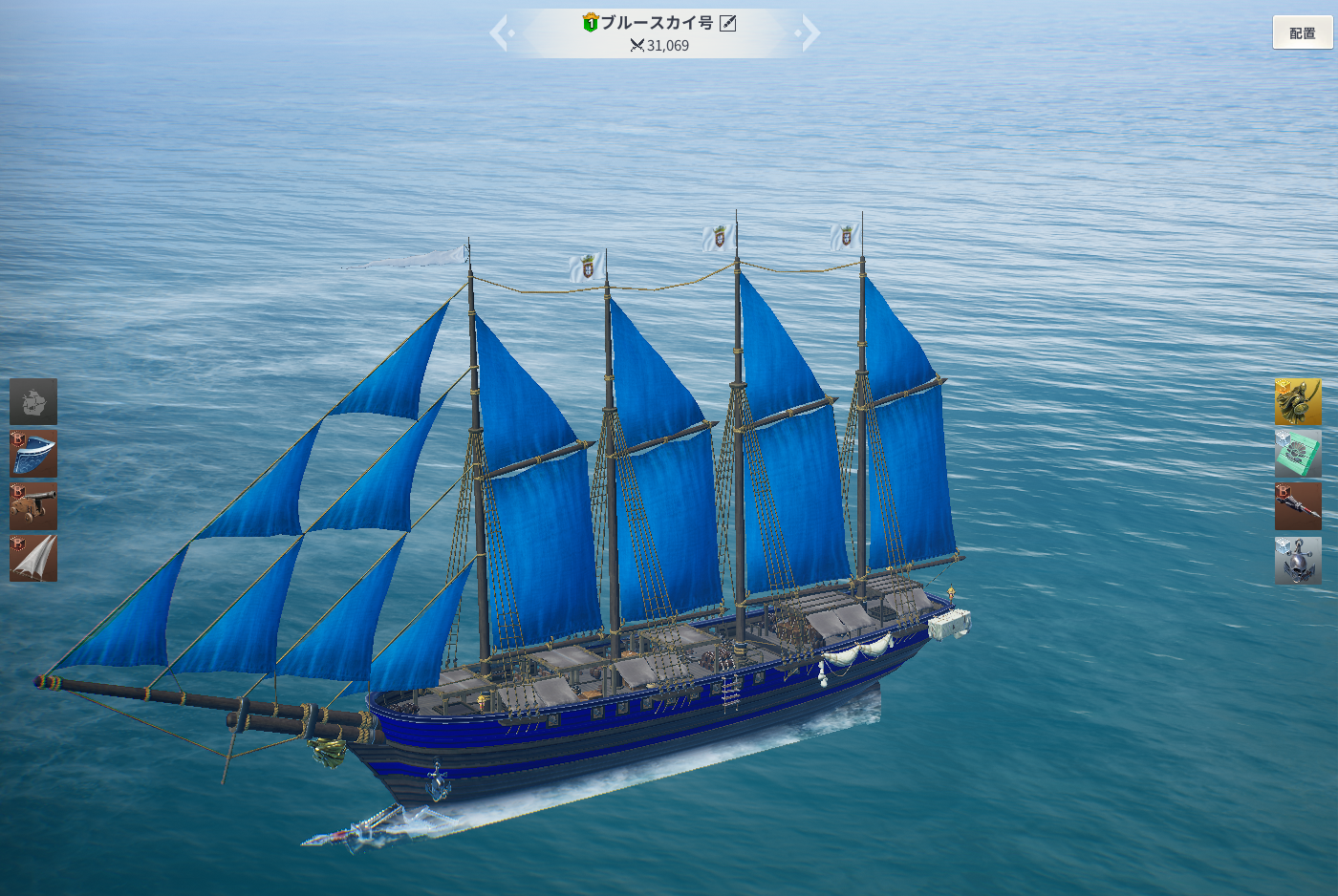
Task: Switch to the previous ship with left arrow
Action: (500, 33)
